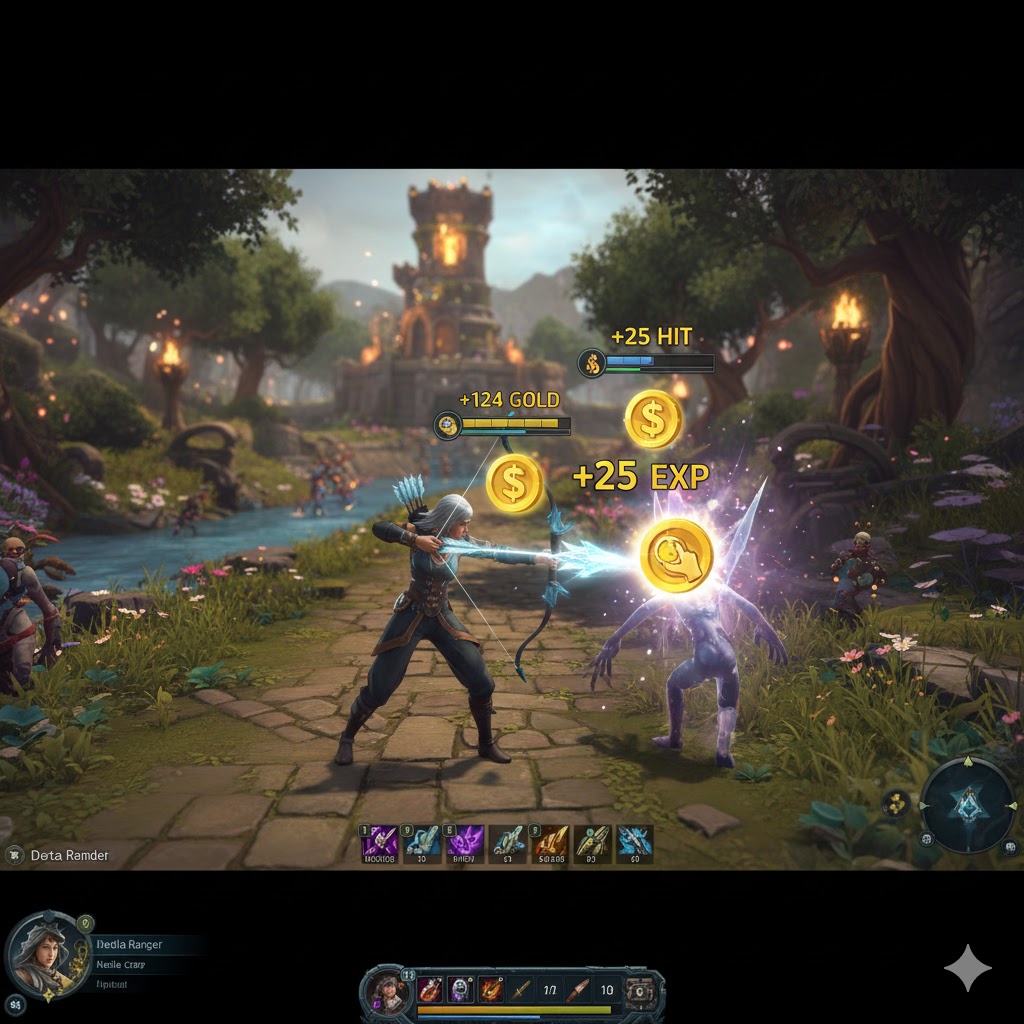Use the purple horned creature skill

coord(465,843)
